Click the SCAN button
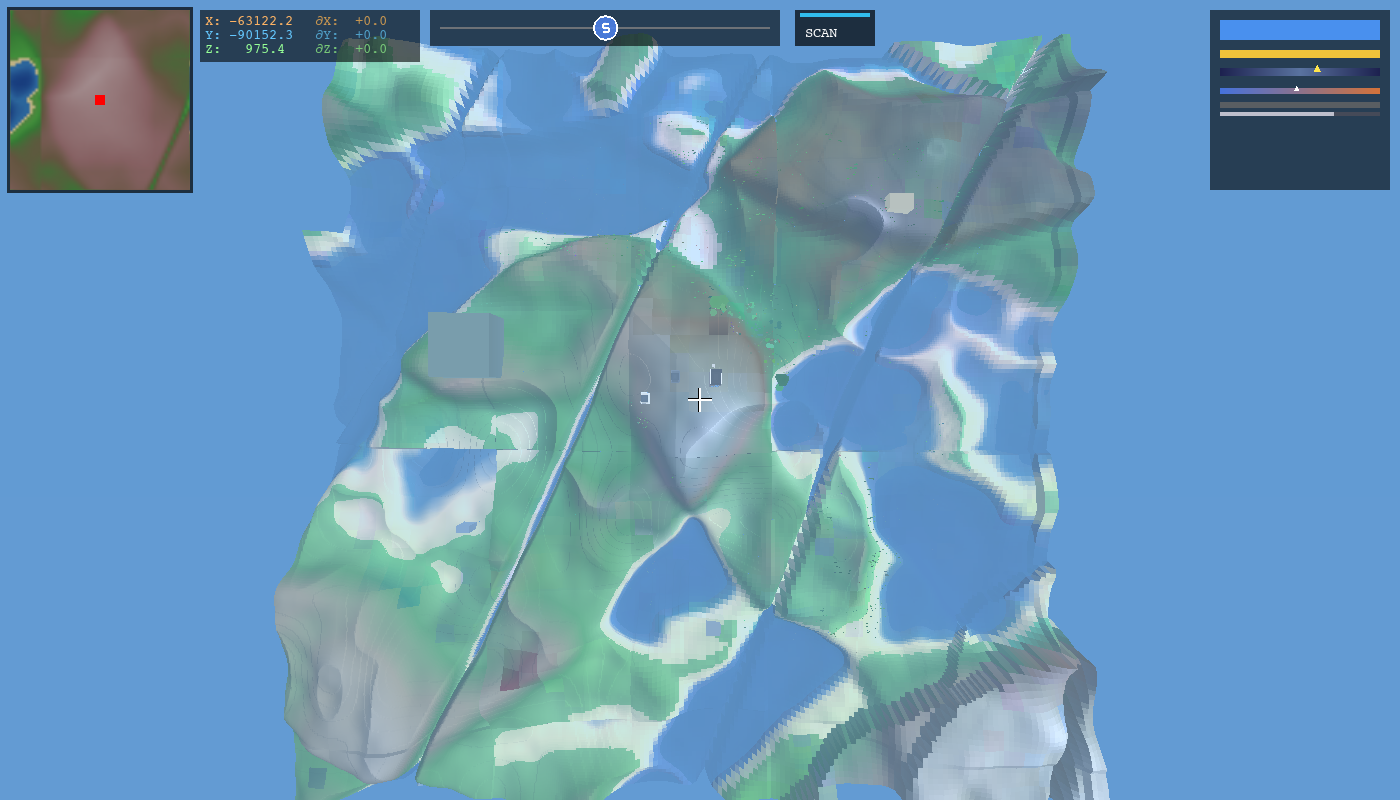 [833, 29]
